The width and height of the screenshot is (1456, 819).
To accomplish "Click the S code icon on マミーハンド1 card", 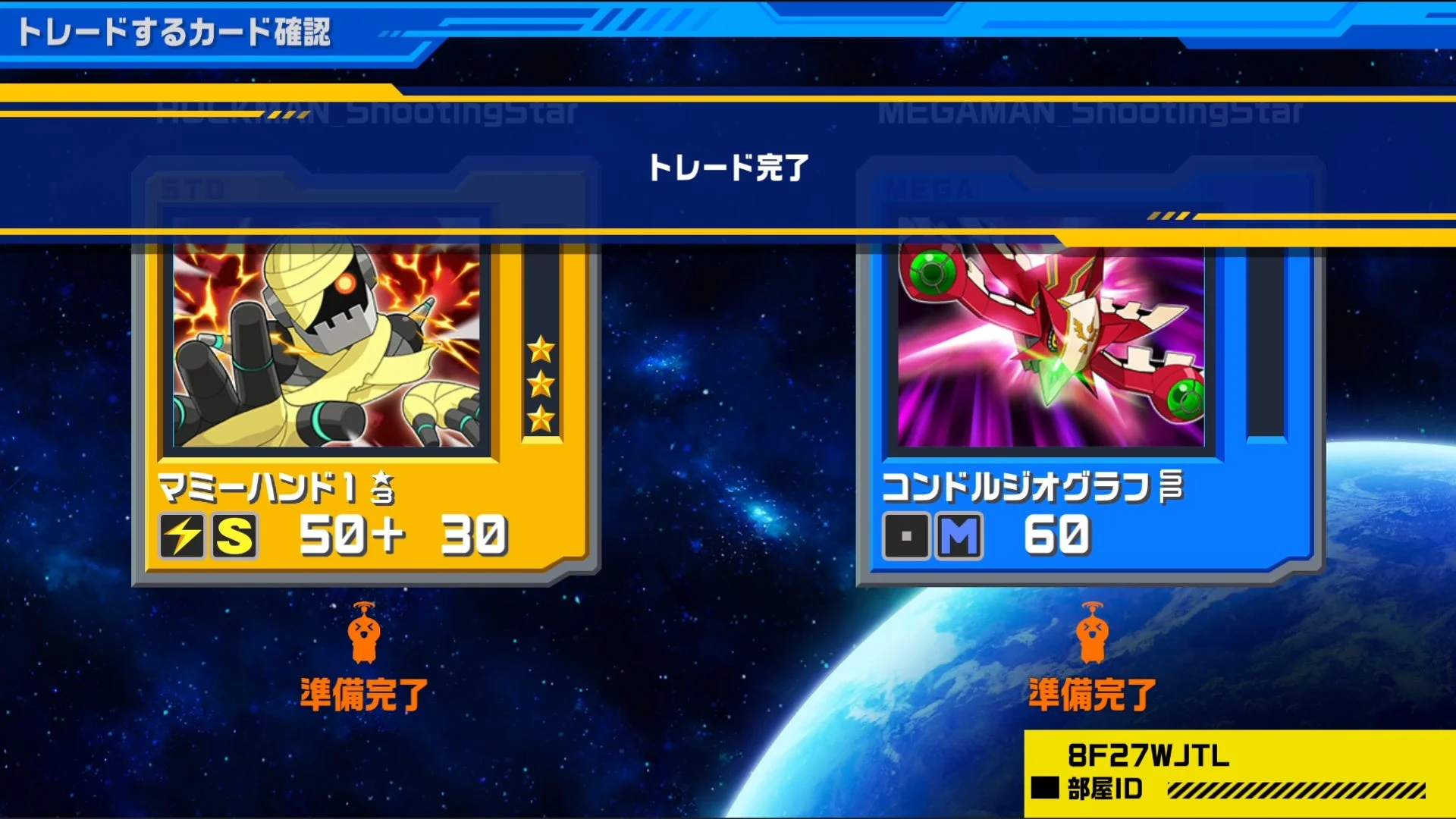I will coord(234,537).
